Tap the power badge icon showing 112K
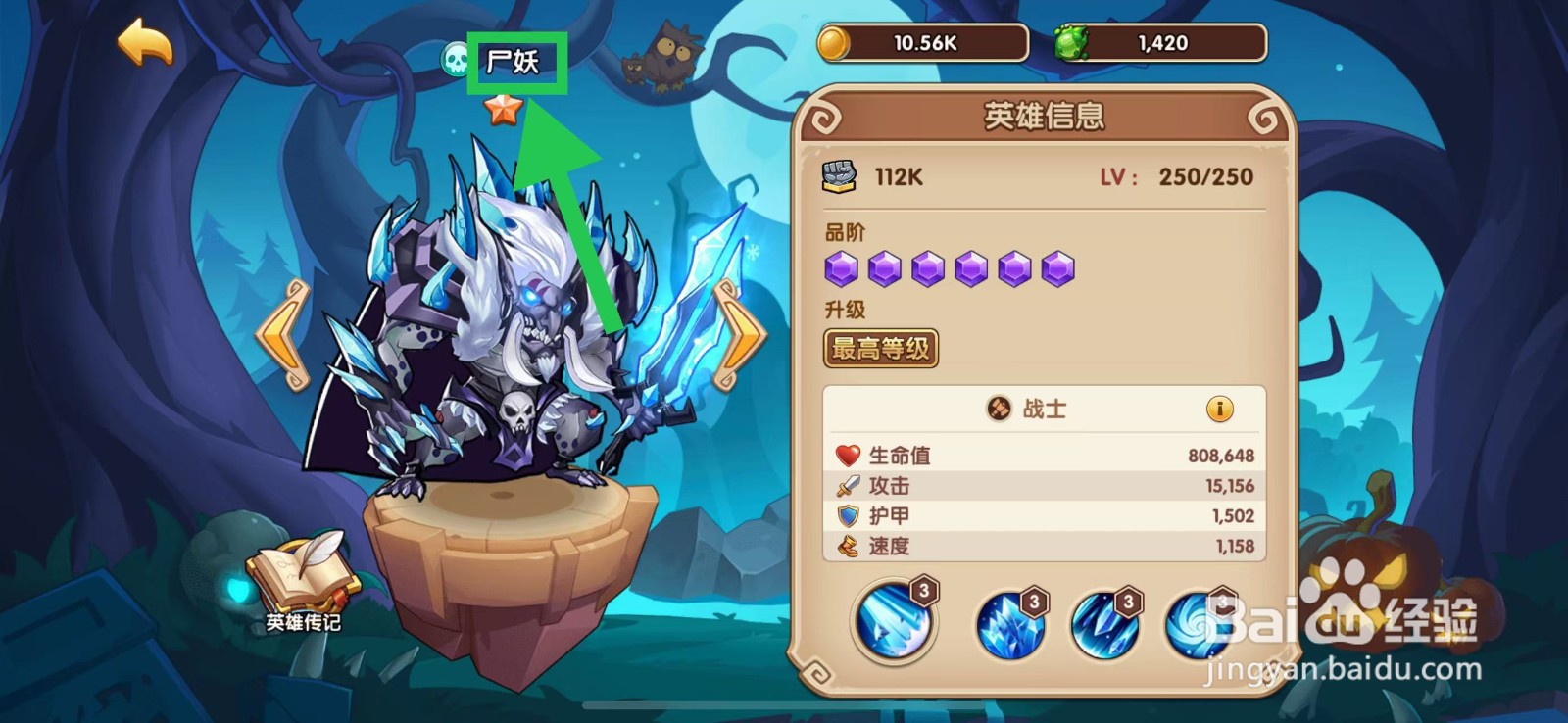This screenshot has width=1568, height=723. [x=838, y=176]
